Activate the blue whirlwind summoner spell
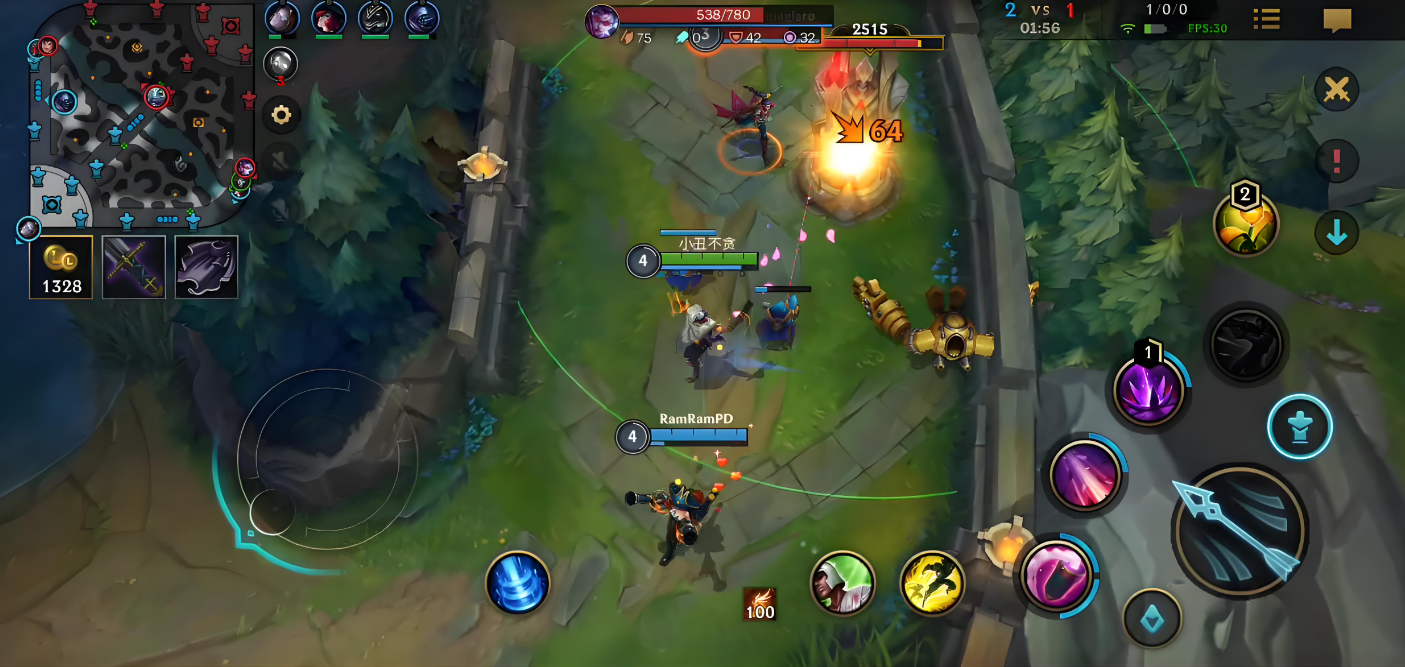The width and height of the screenshot is (1405, 667). pyautogui.click(x=518, y=583)
